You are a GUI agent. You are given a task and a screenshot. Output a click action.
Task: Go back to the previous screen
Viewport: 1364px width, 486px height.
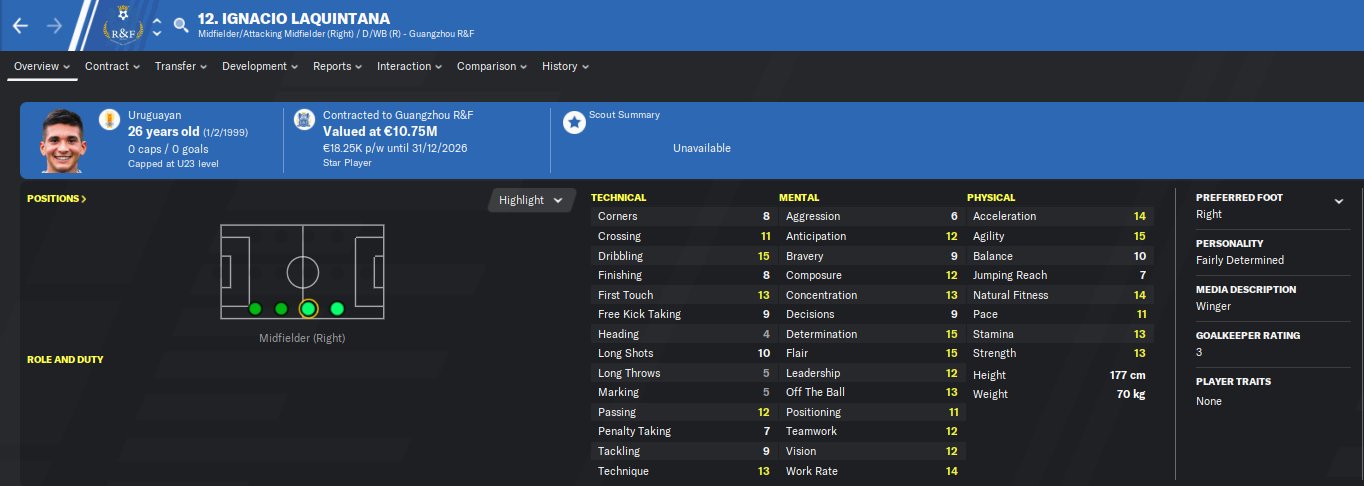pos(20,26)
